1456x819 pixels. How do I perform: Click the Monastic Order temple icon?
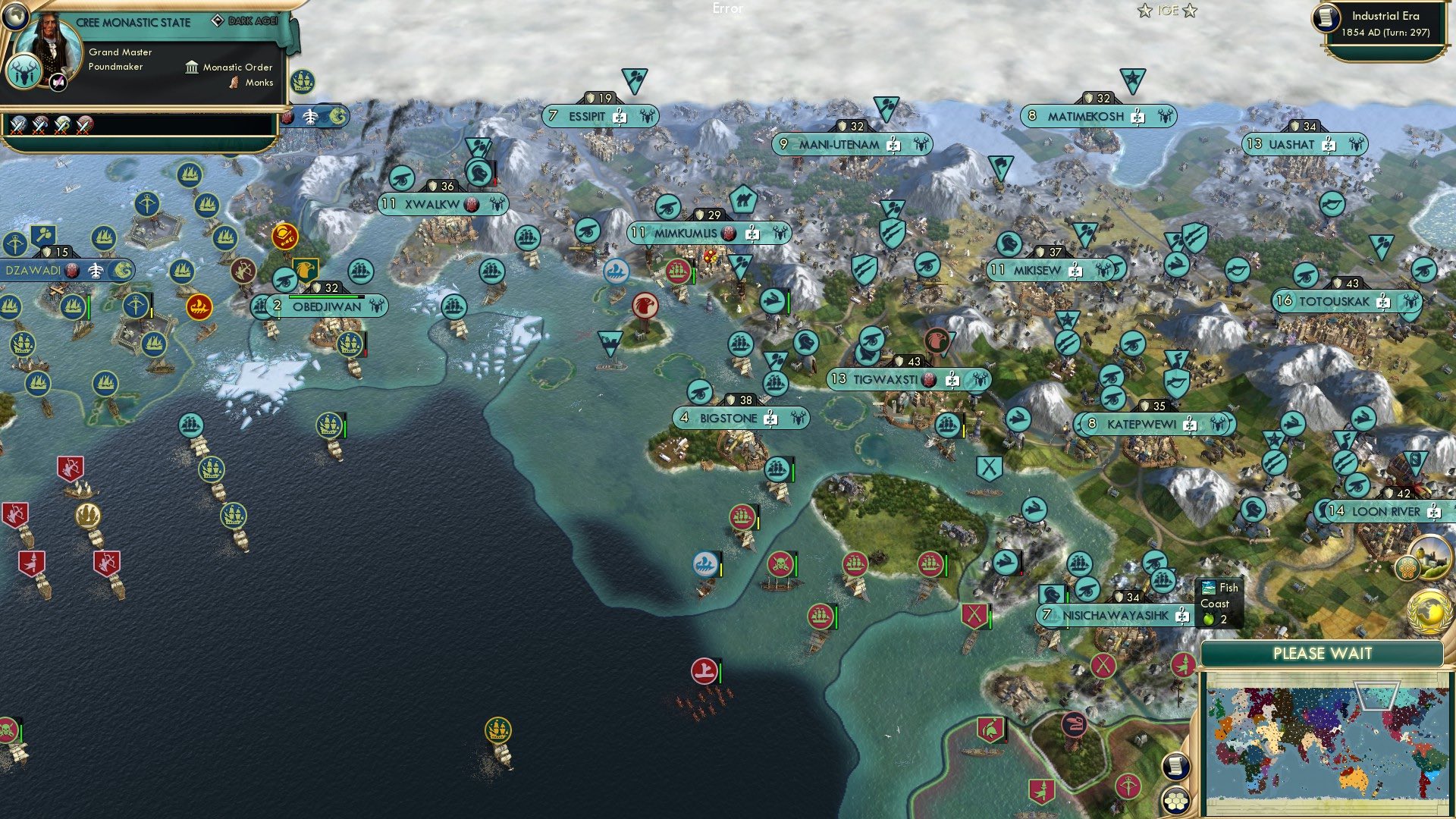(x=192, y=67)
